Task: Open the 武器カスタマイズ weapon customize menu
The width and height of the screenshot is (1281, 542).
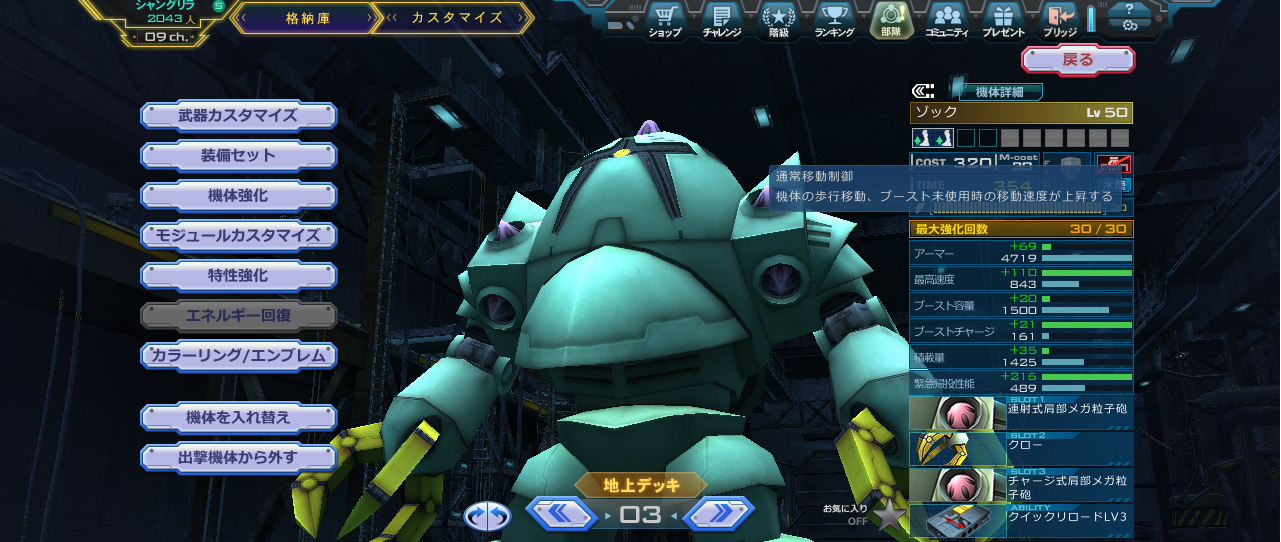Action: click(238, 116)
